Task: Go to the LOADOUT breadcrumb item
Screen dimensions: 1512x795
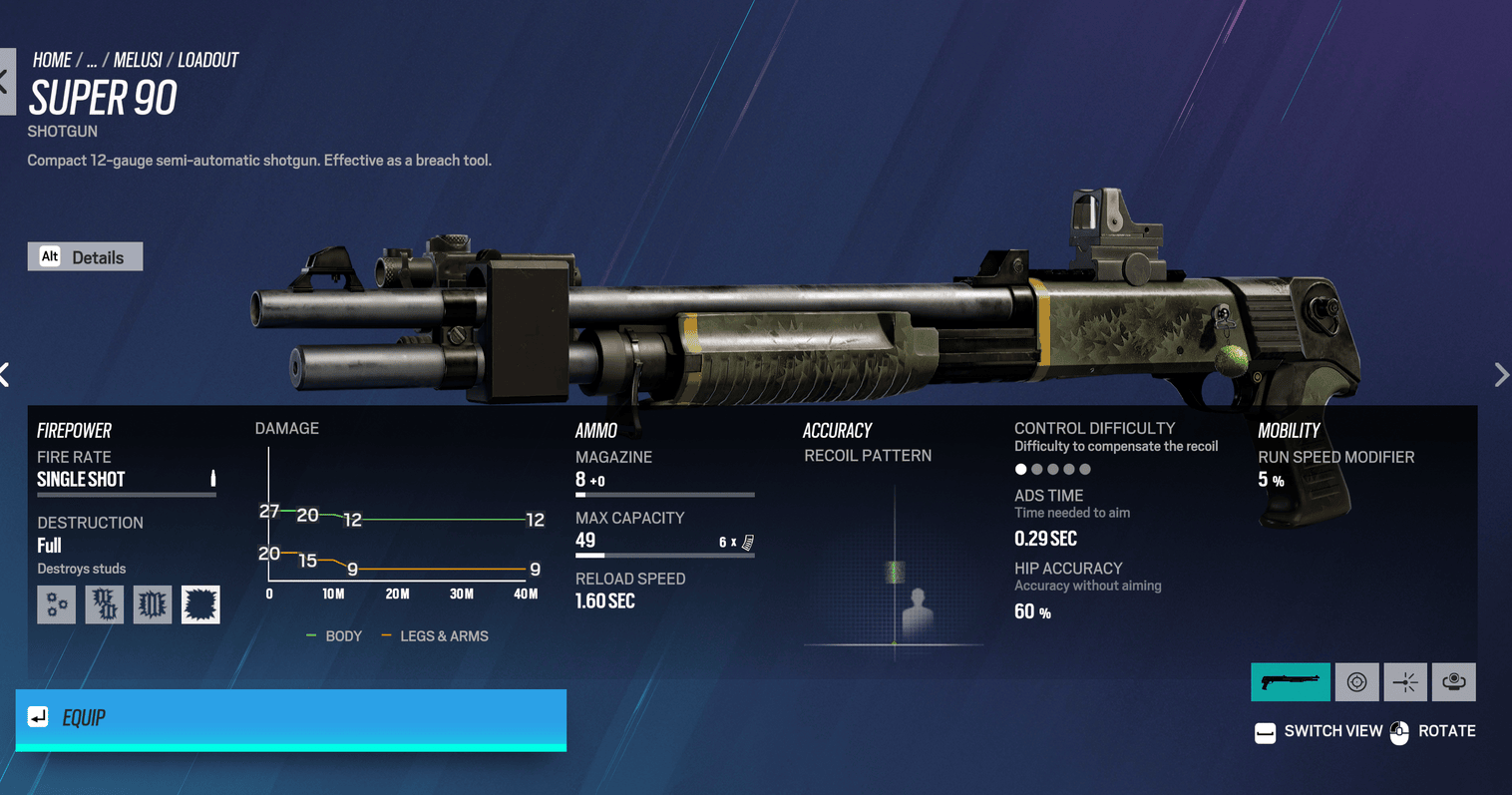Action: (x=208, y=60)
